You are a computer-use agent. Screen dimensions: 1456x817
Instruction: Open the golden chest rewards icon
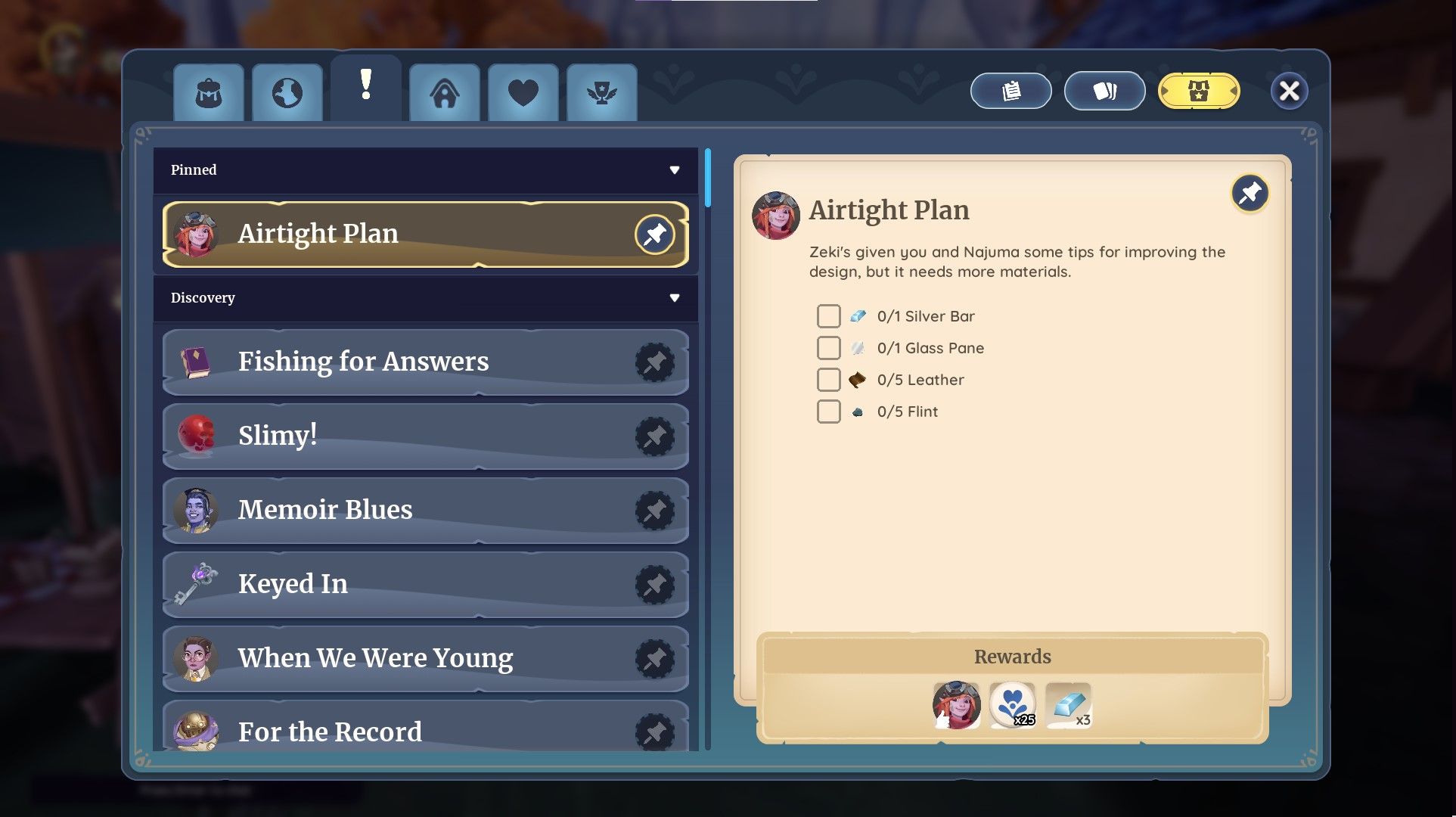point(1199,91)
